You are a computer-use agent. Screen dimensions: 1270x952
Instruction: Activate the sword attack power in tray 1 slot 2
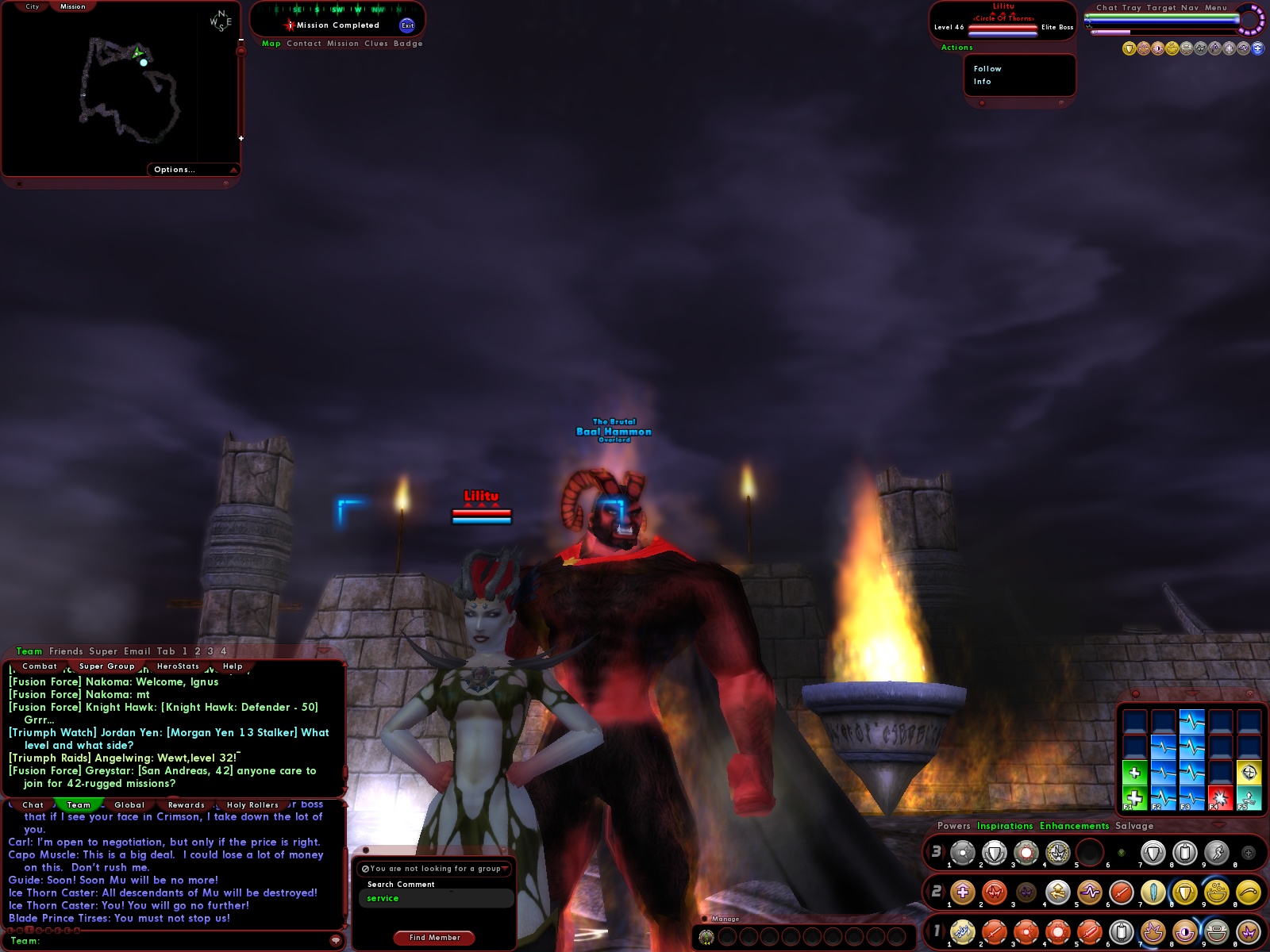point(994,931)
